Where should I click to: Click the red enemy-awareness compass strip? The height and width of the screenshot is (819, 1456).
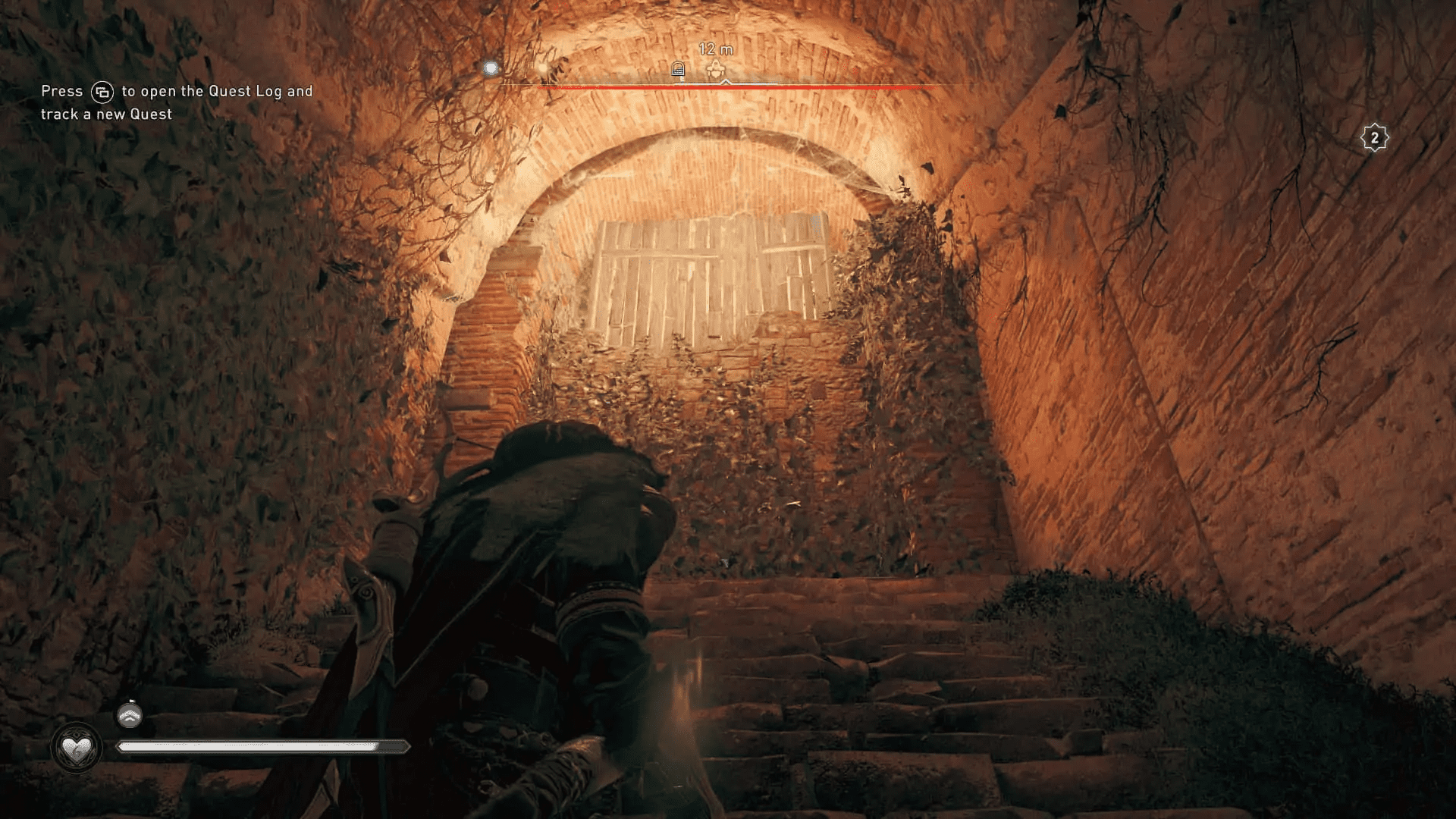tap(736, 87)
